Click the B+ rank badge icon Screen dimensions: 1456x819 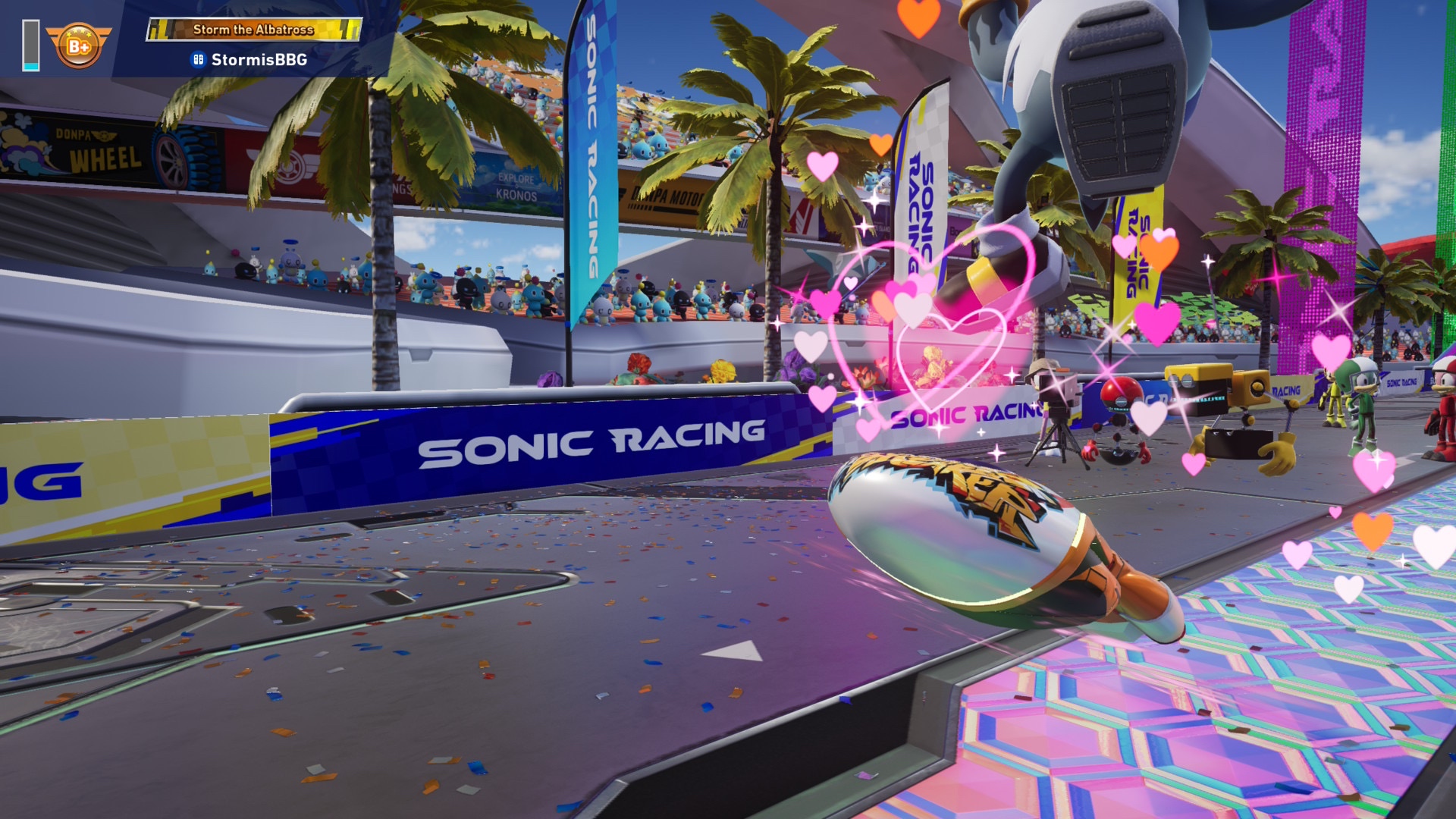78,45
